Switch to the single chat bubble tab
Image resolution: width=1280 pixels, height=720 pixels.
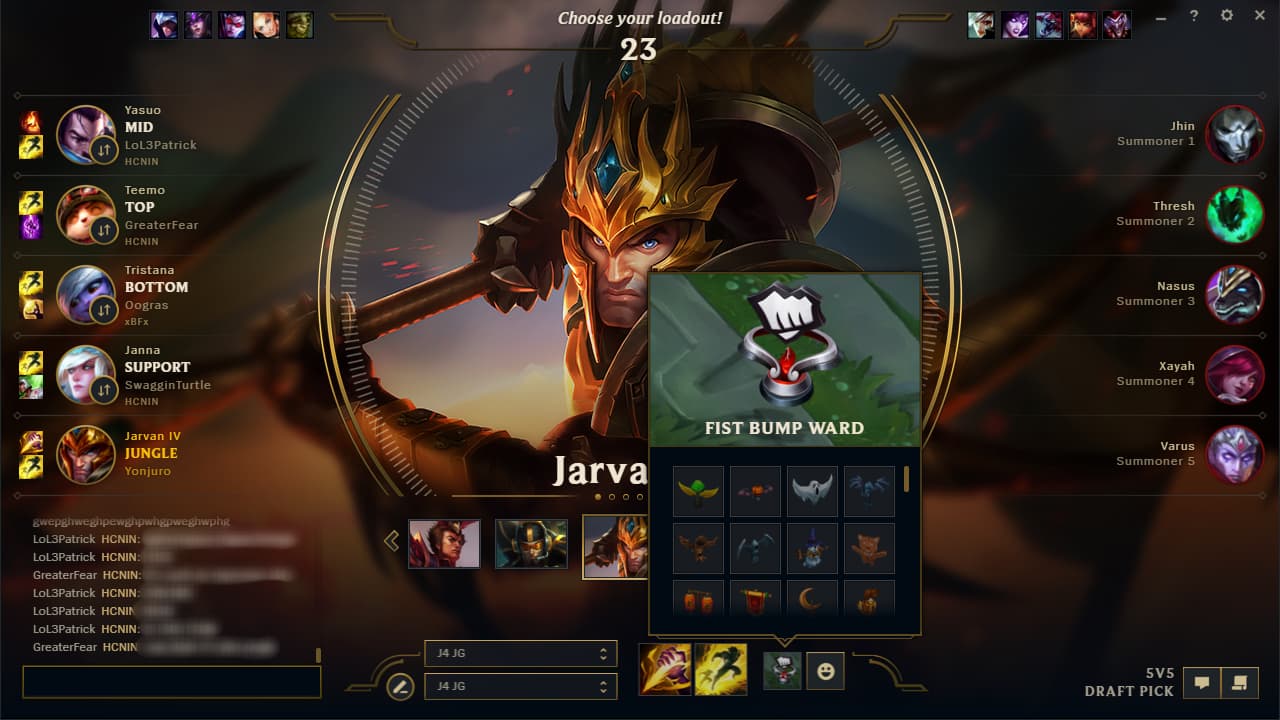pos(1201,682)
